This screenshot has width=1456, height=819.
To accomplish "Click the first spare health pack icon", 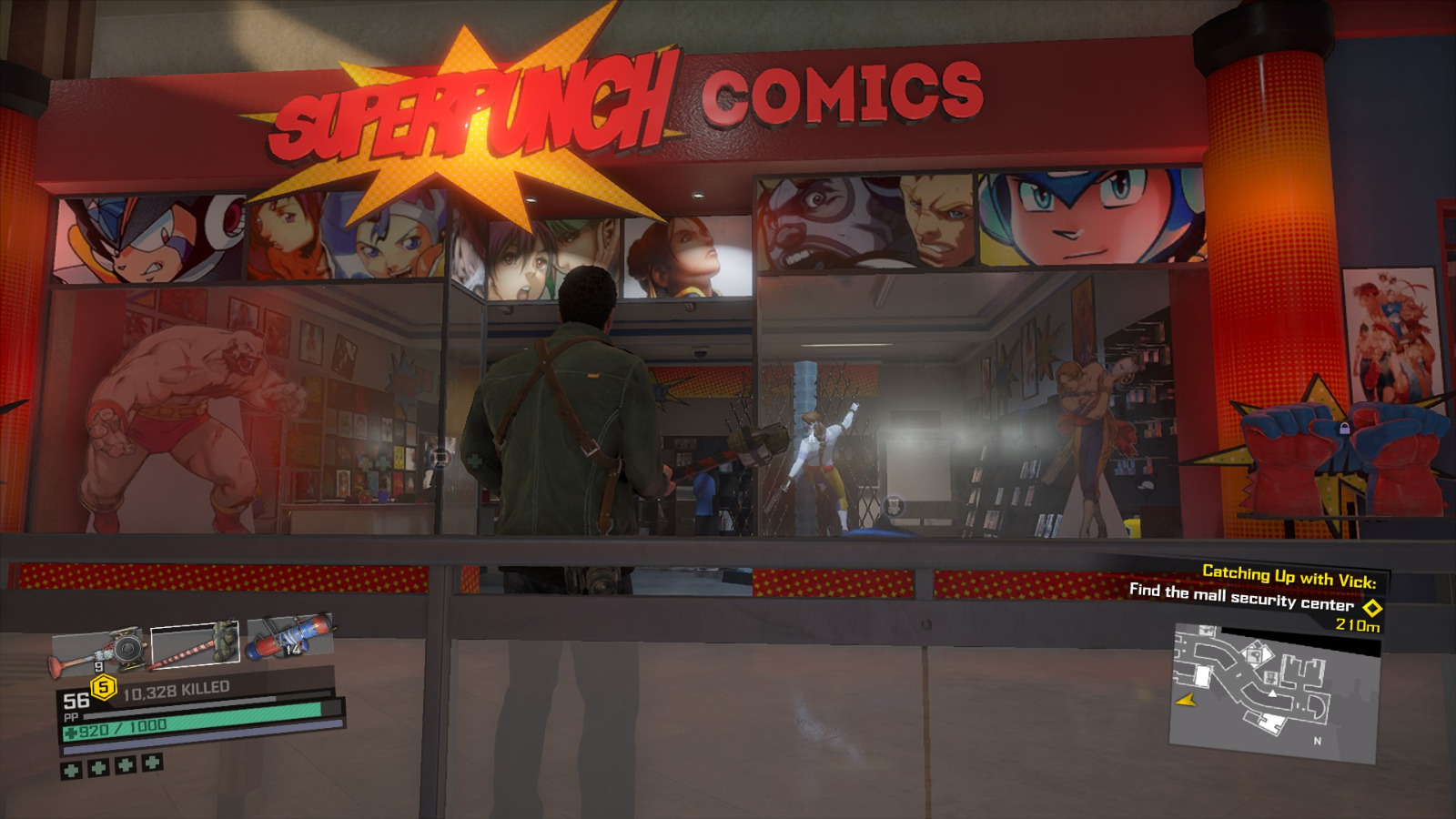I will [72, 768].
